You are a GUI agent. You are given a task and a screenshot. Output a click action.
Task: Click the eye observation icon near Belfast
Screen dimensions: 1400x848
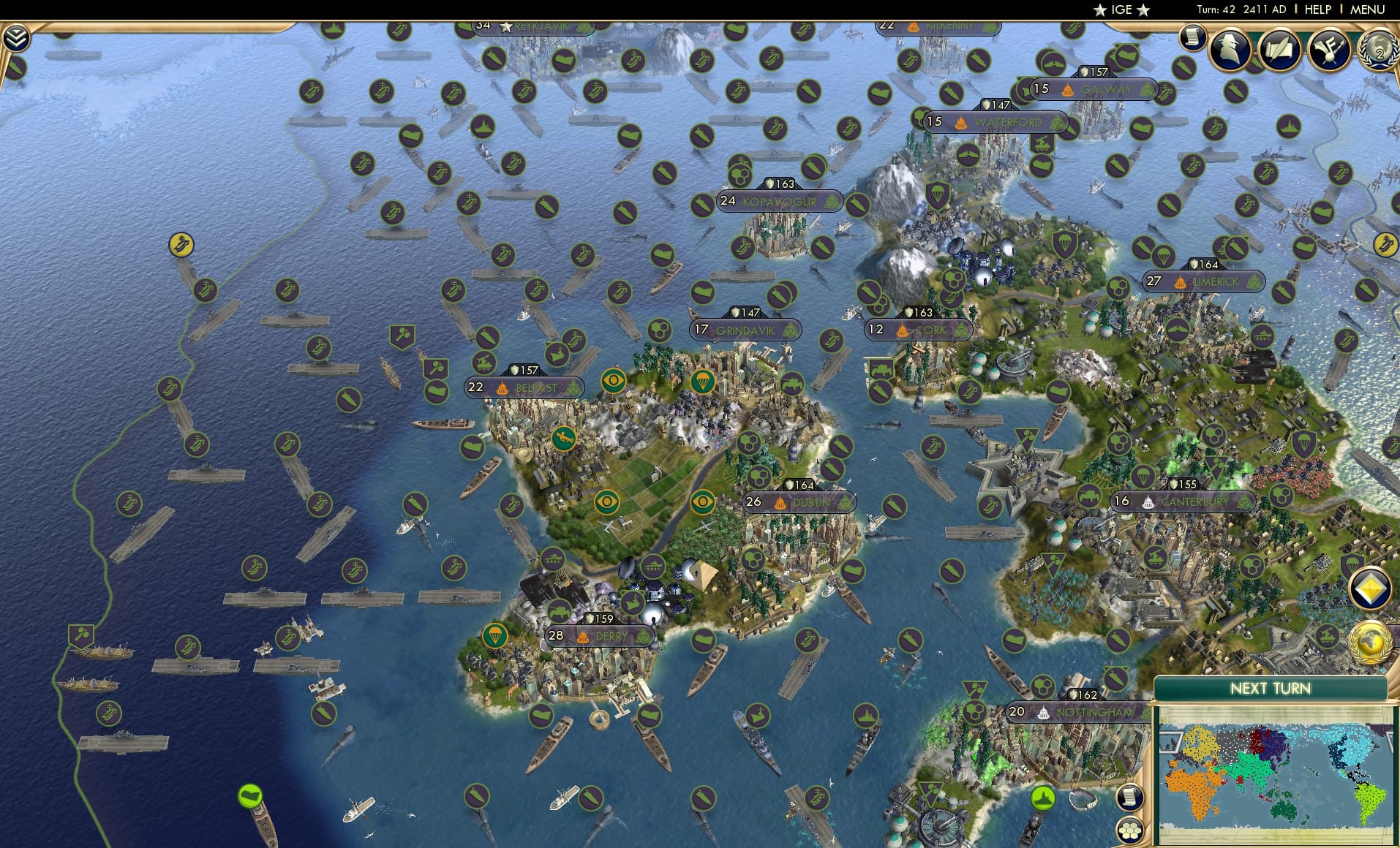point(615,381)
